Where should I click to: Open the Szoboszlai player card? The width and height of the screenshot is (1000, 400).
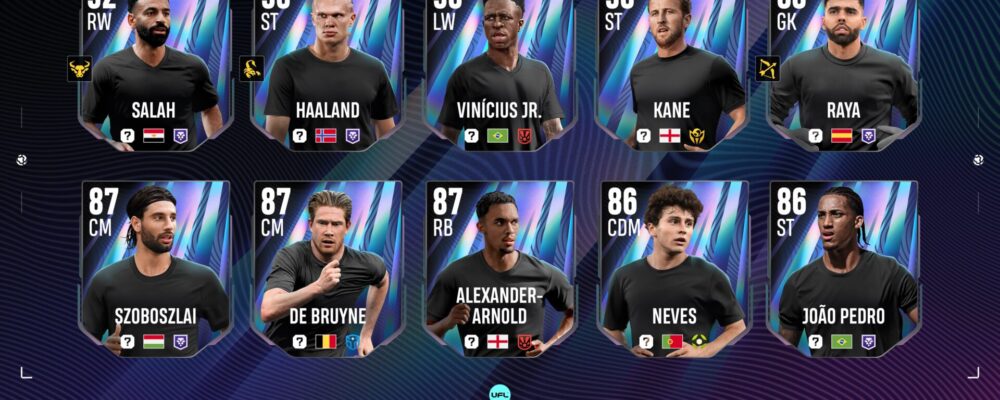coord(155,268)
